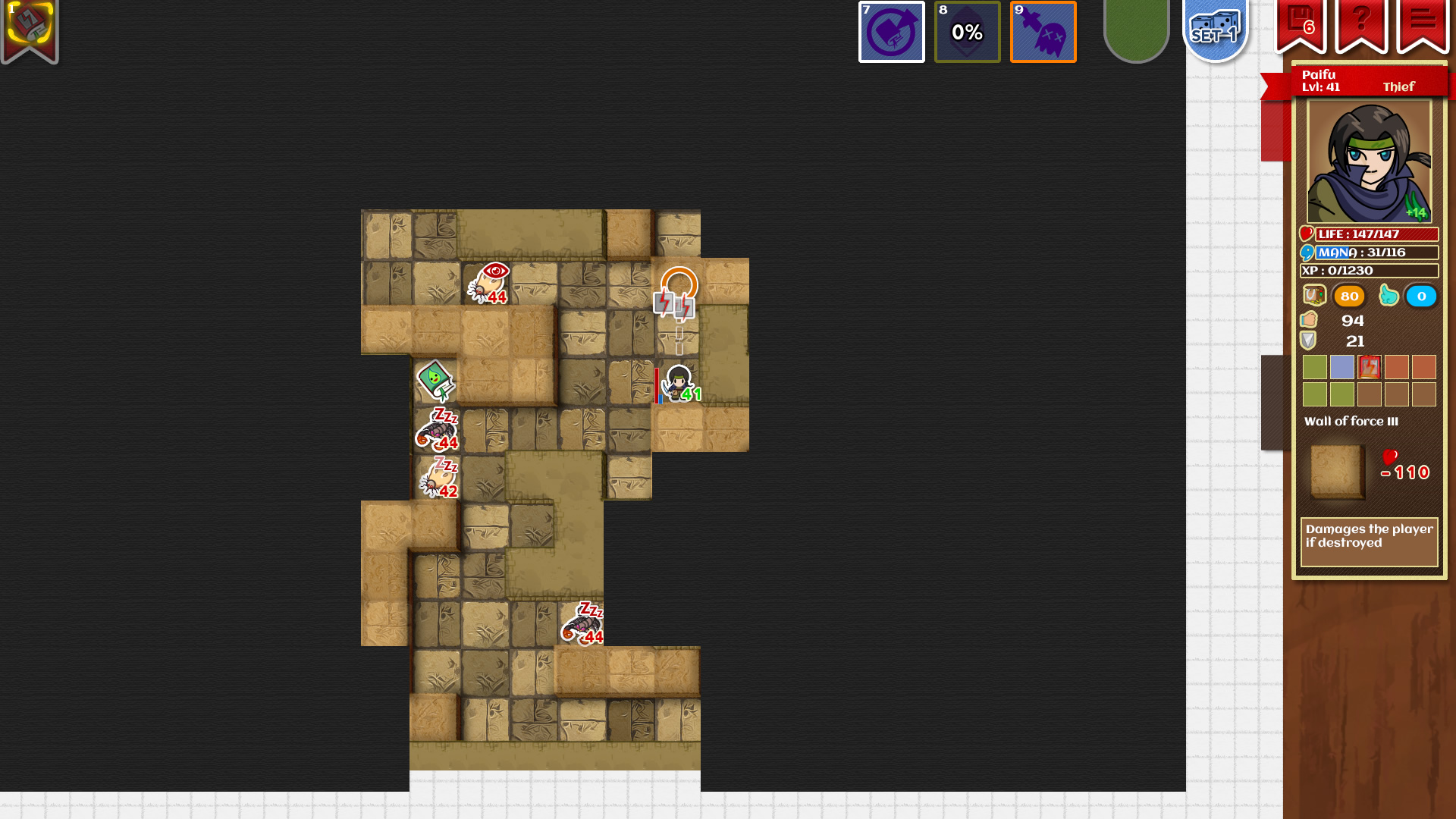The image size is (1456, 819).
Task: Select the fiery Wall of Force inventory slot
Action: pos(1368,367)
